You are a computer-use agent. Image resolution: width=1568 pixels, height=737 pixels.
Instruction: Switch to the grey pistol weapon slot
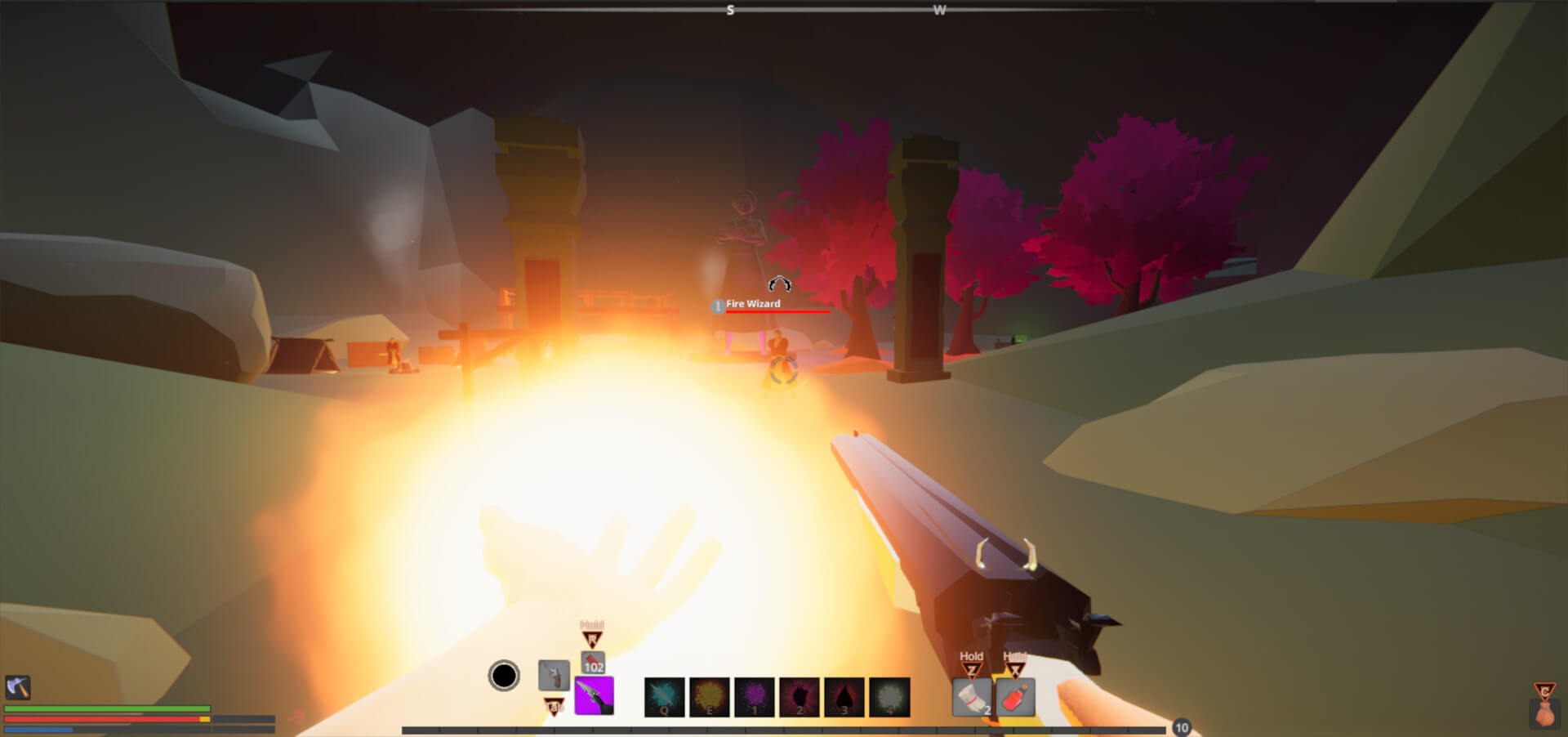coord(554,675)
